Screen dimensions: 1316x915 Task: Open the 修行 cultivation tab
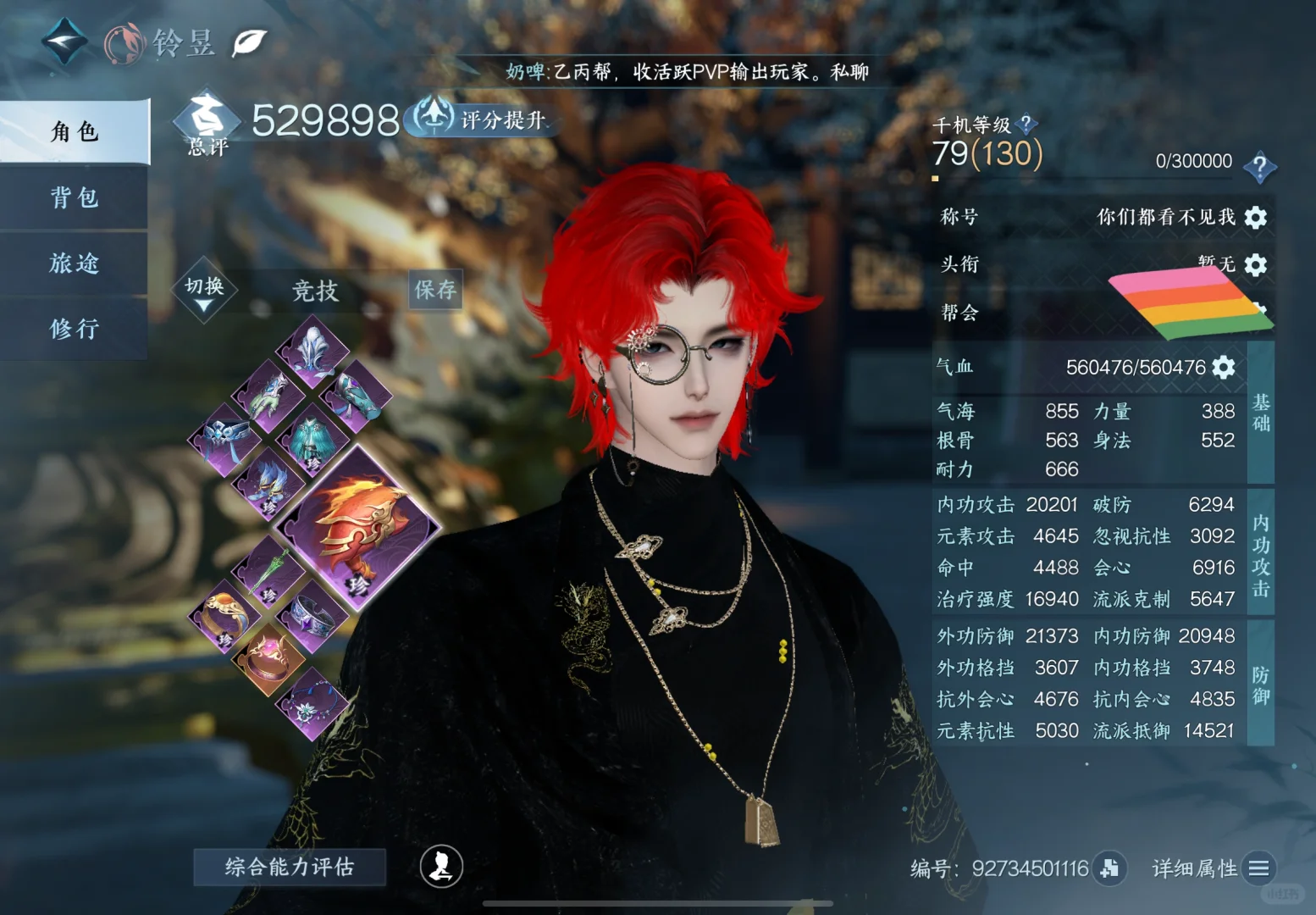coord(75,329)
